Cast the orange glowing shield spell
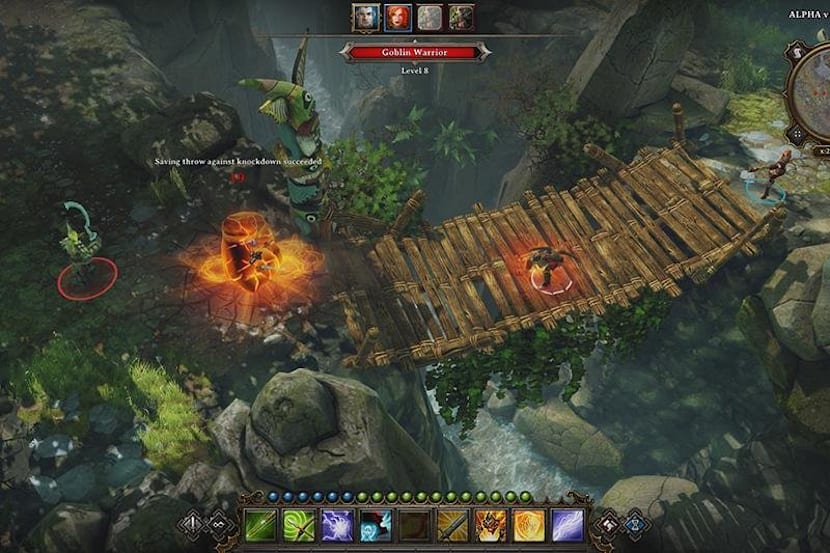The height and width of the screenshot is (553, 830). click(527, 525)
